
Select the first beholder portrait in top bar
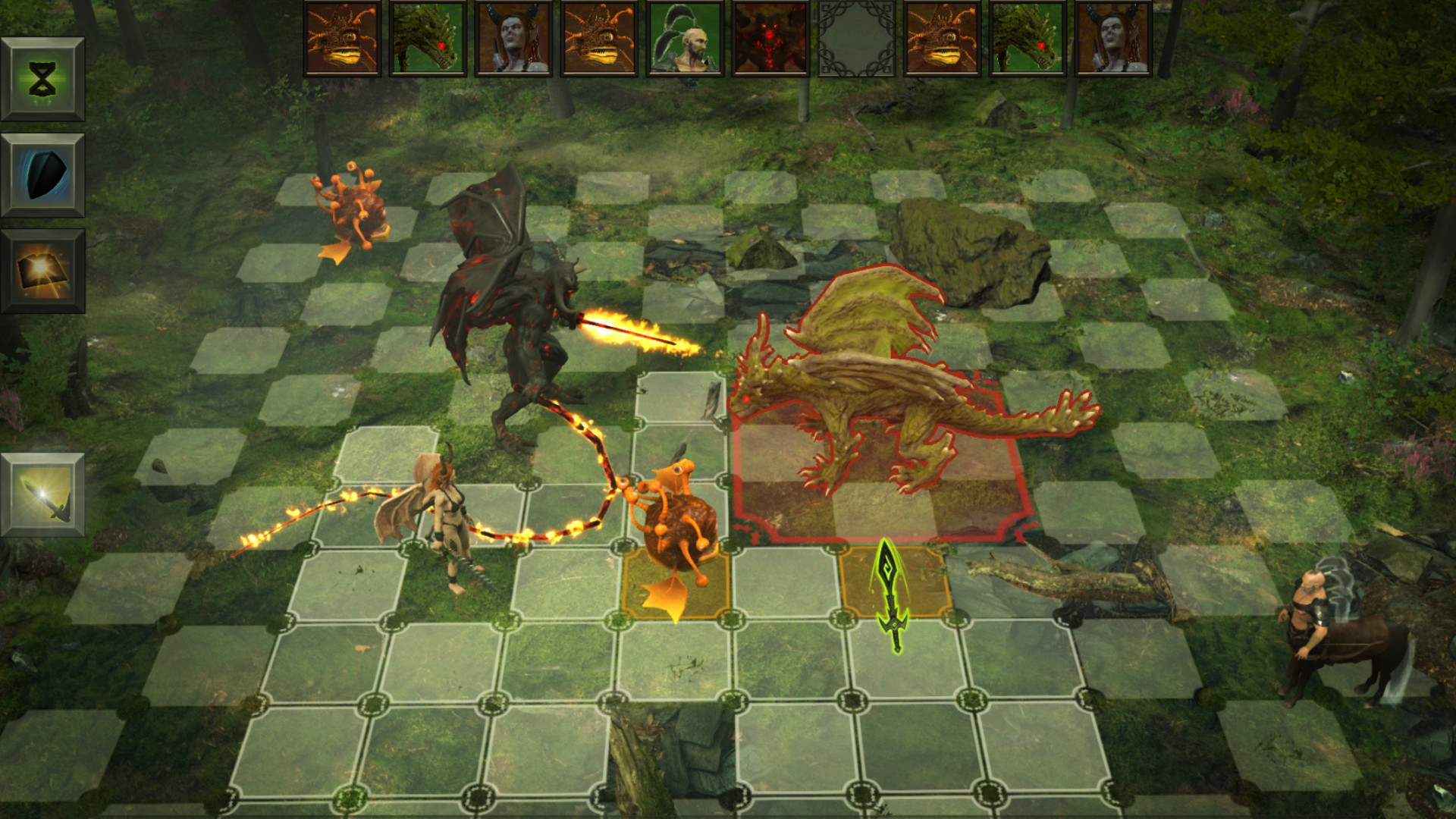click(342, 37)
